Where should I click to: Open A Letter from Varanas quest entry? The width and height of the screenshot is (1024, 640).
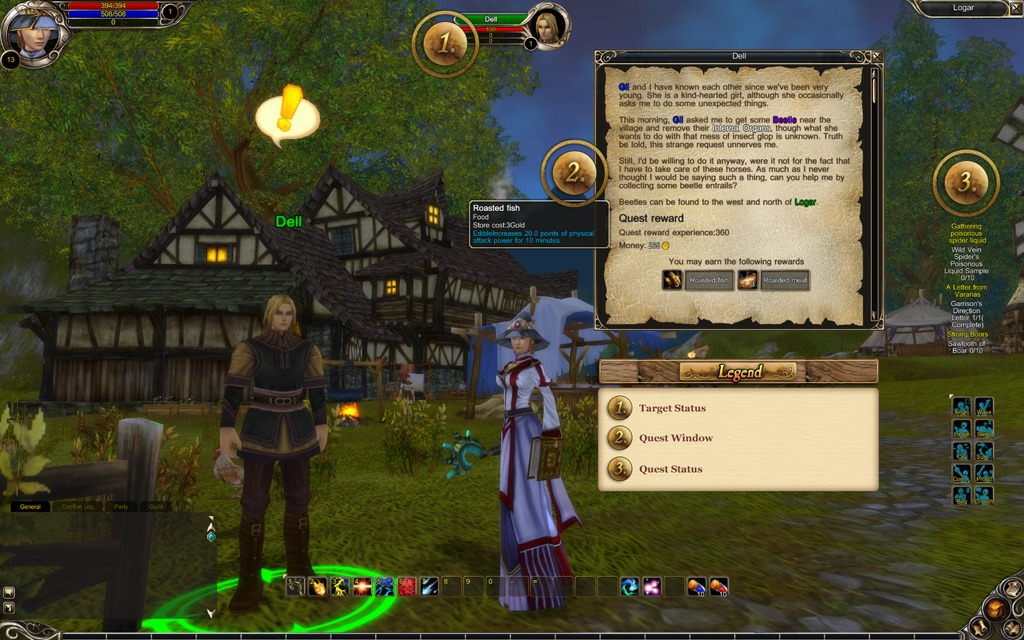(x=966, y=291)
